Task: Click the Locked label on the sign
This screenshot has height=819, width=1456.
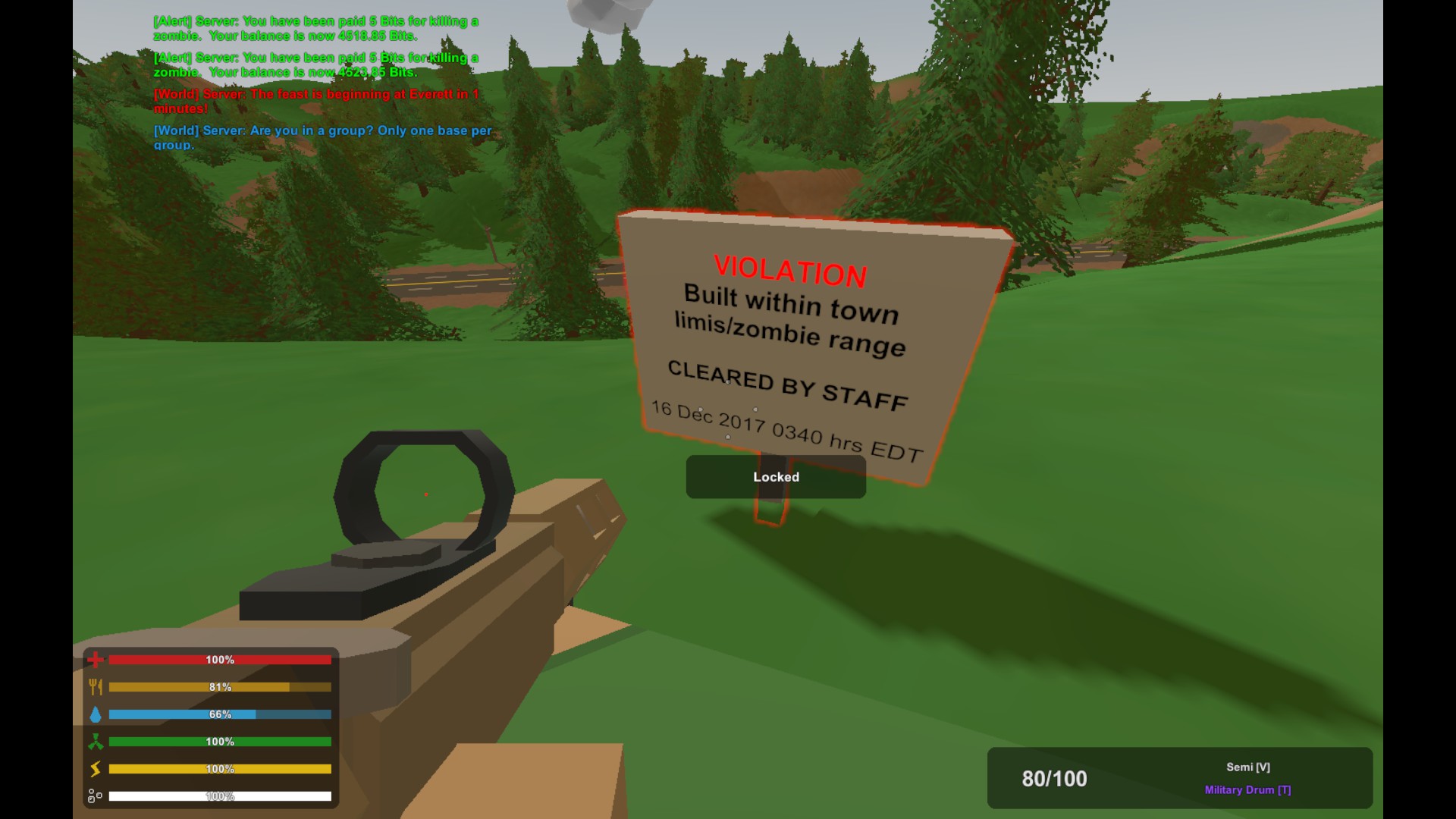Action: [x=776, y=477]
